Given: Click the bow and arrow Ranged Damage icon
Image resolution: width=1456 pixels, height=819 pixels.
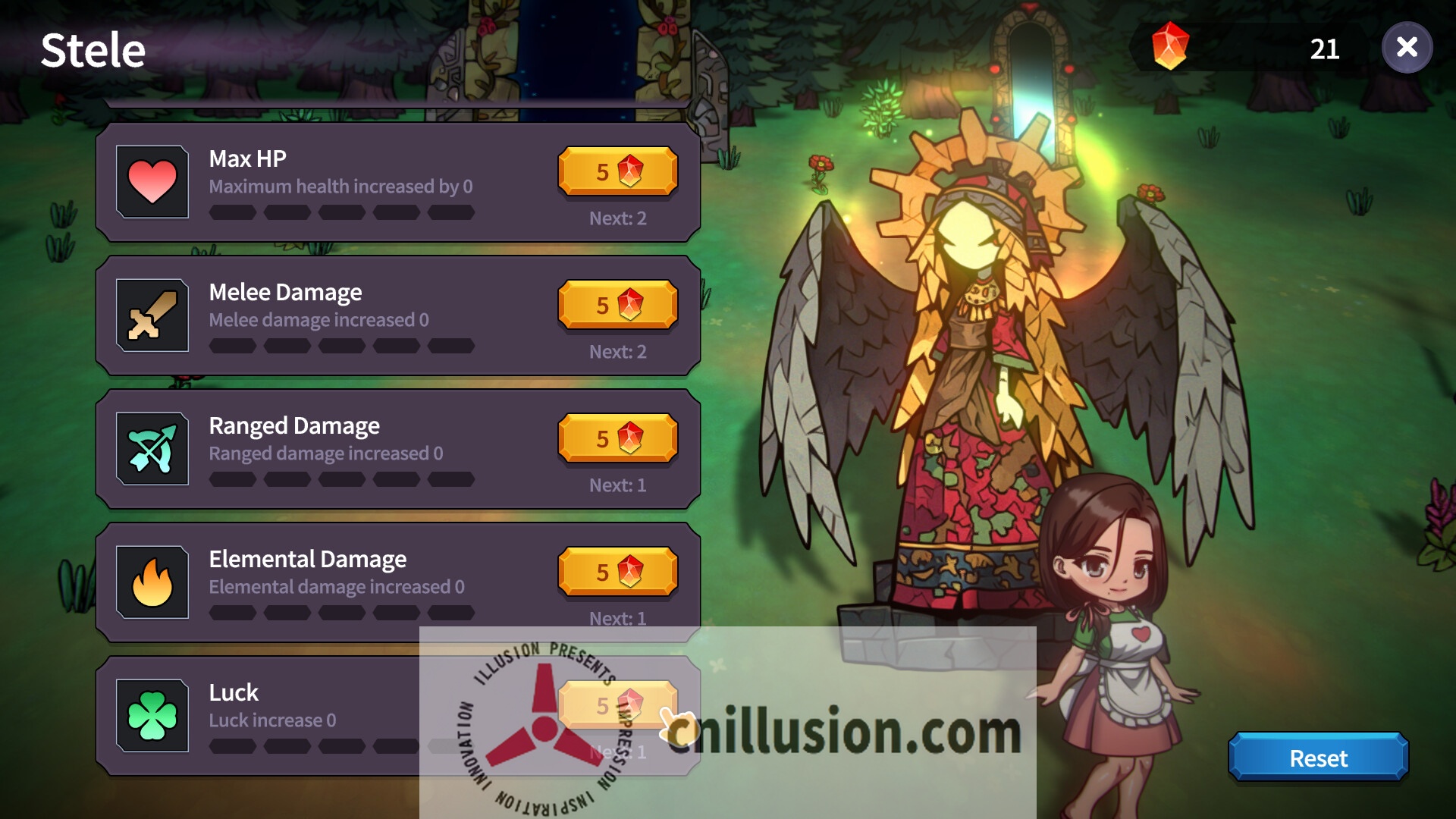Looking at the screenshot, I should pos(152,447).
